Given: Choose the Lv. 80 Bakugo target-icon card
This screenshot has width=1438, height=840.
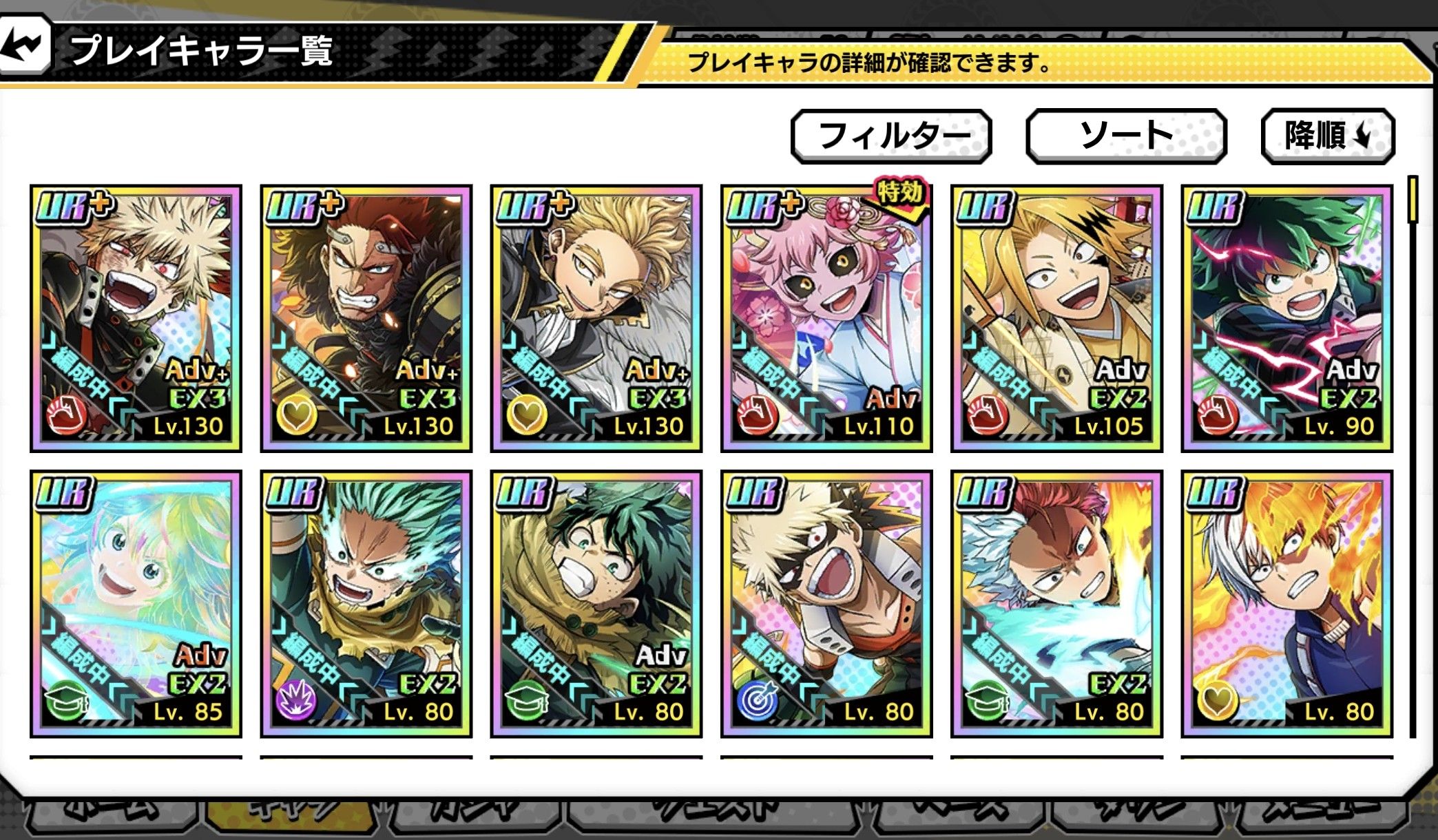Looking at the screenshot, I should click(x=826, y=604).
